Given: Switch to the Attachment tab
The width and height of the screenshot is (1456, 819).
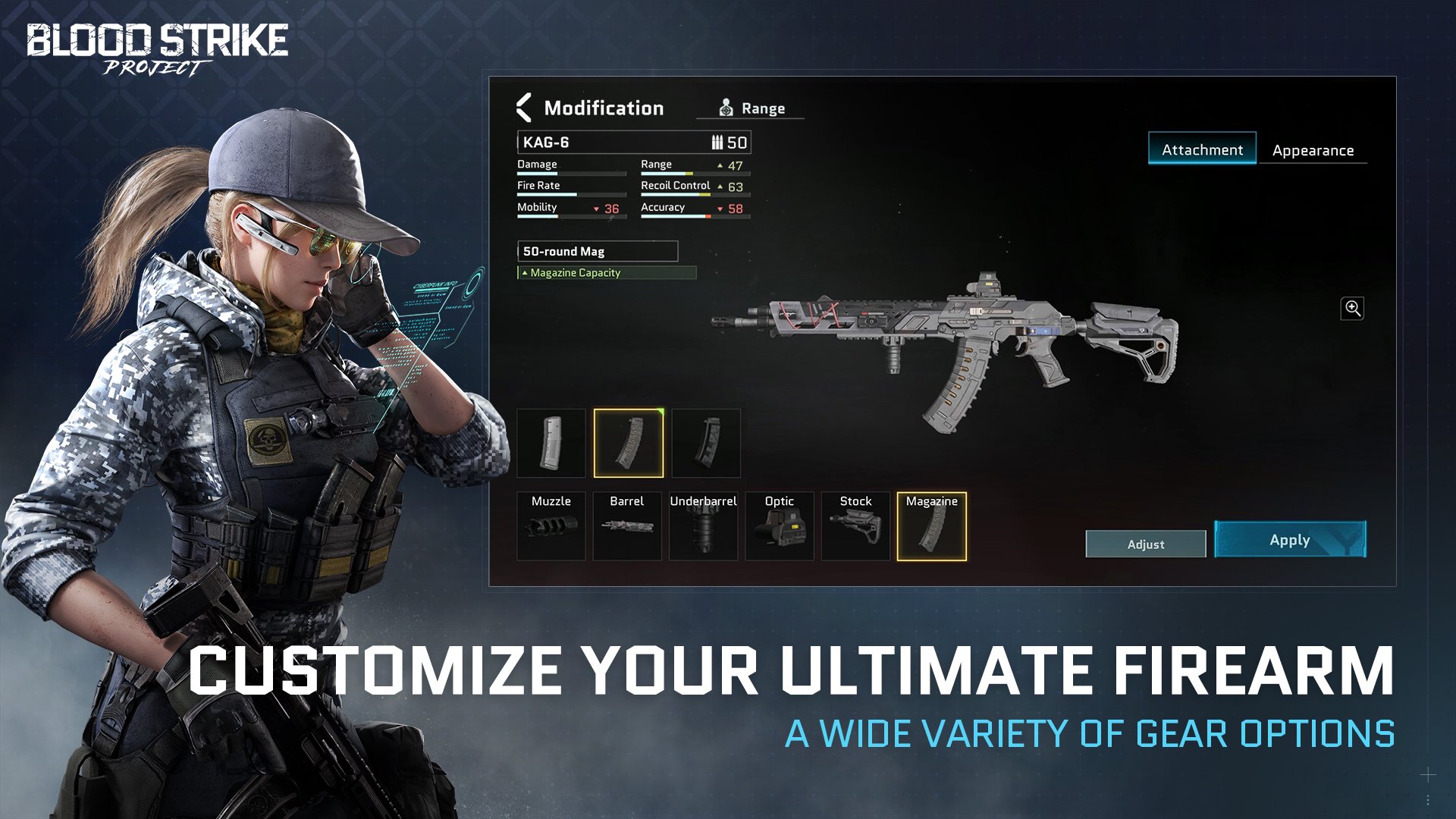Looking at the screenshot, I should (1202, 149).
